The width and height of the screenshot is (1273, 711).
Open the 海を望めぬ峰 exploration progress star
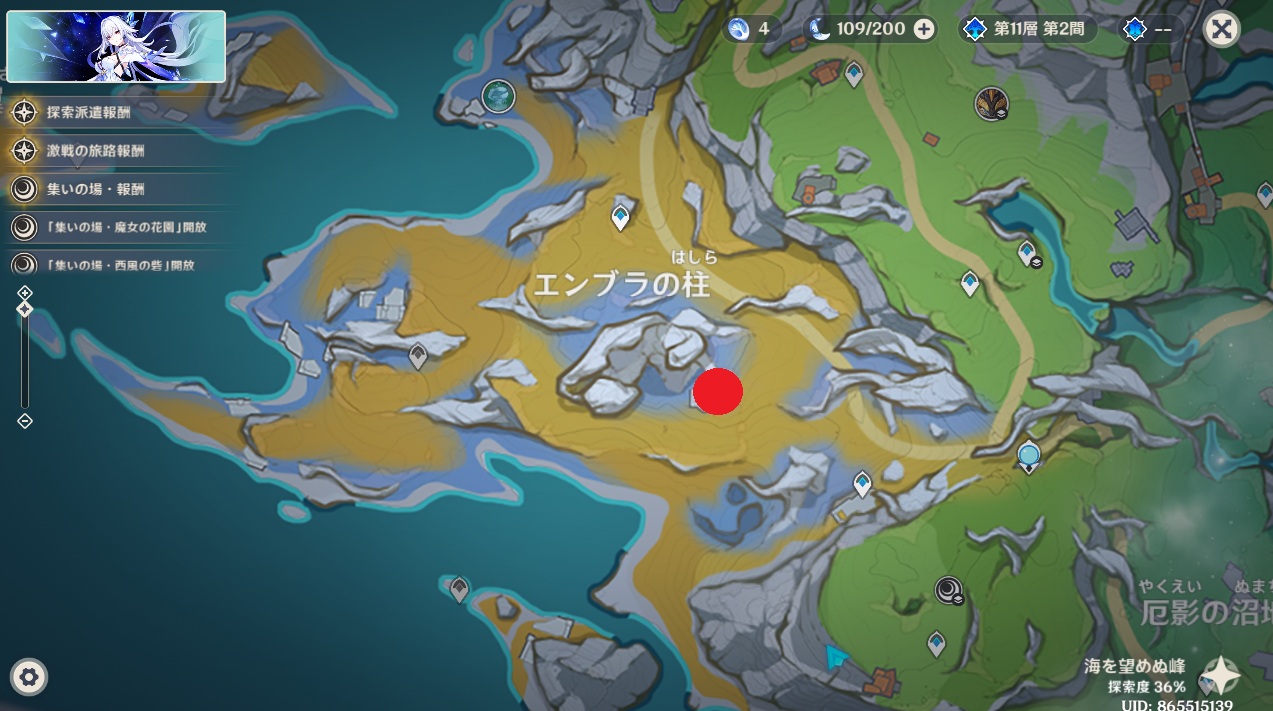point(1220,676)
